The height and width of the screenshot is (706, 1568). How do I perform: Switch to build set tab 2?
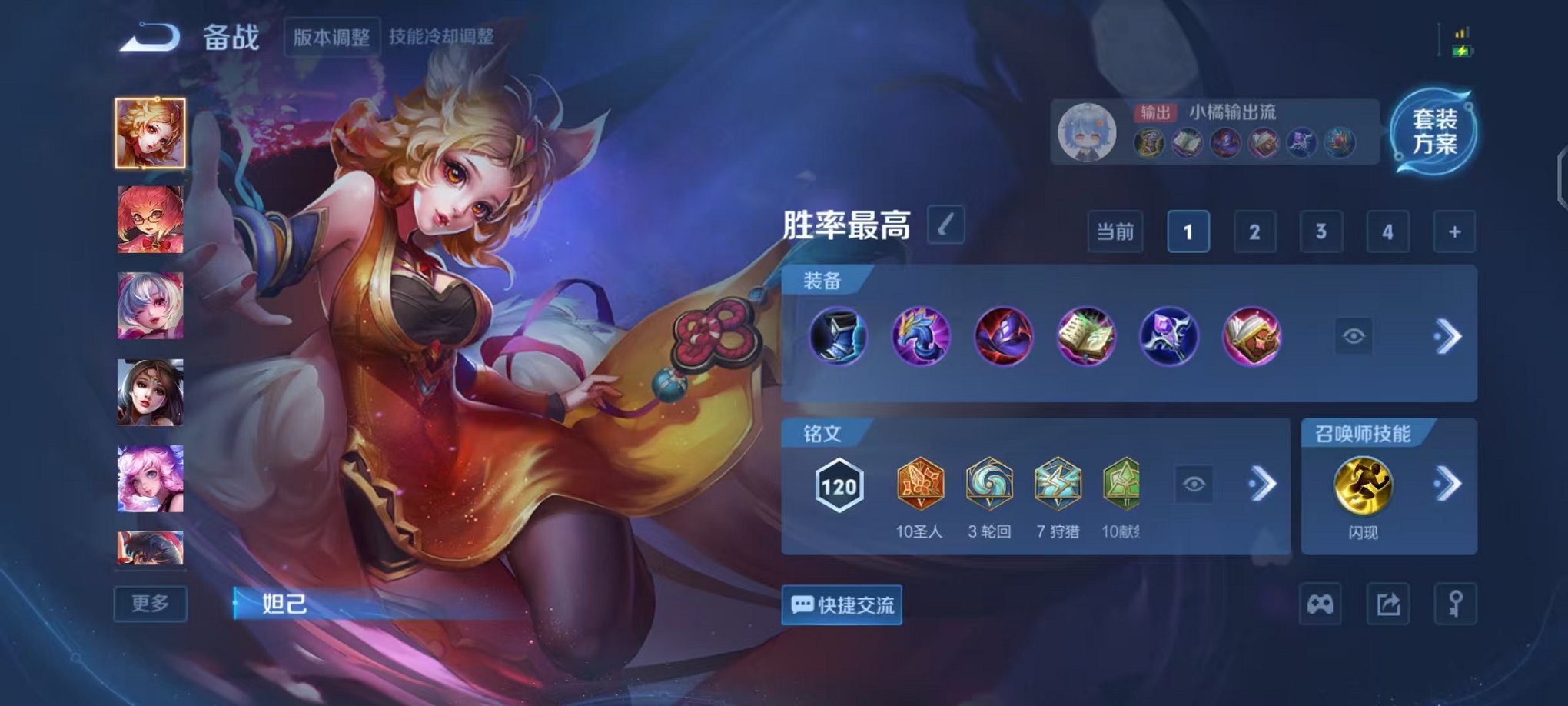[1254, 231]
